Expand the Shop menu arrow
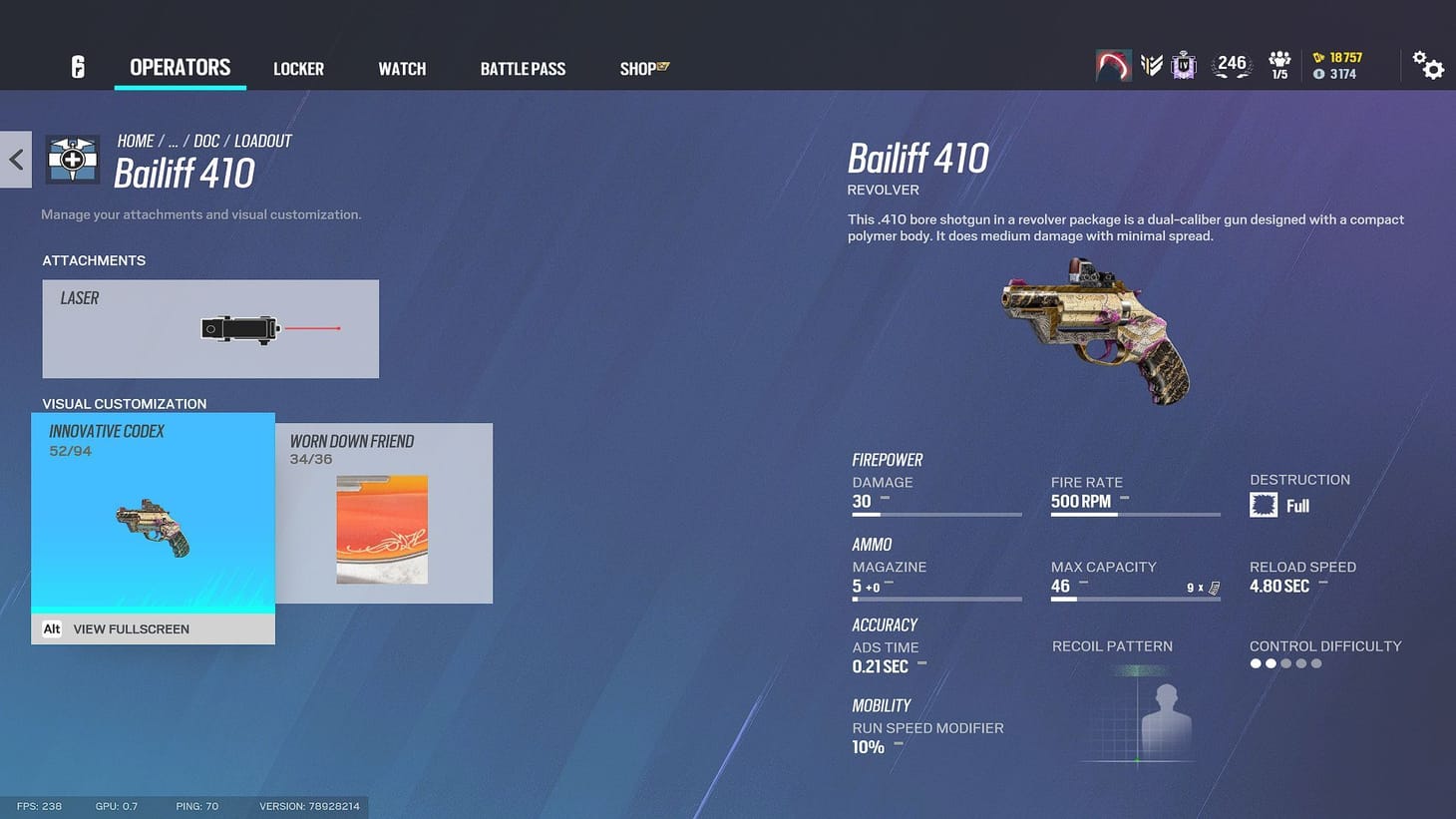 click(662, 64)
